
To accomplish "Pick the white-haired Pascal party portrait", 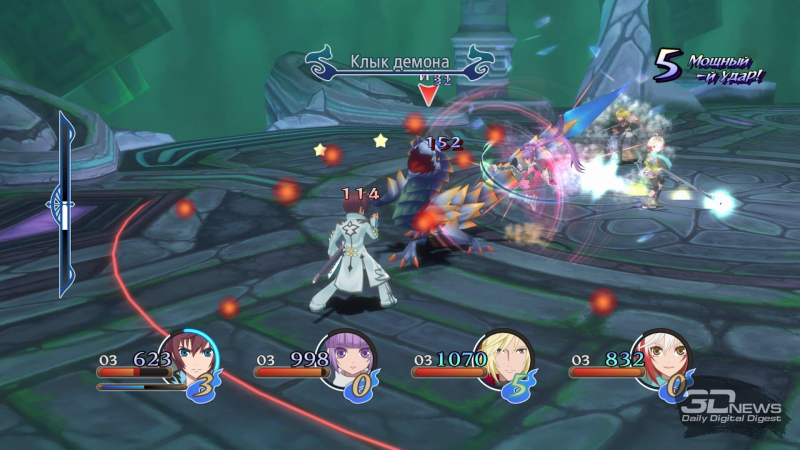I will tap(660, 357).
